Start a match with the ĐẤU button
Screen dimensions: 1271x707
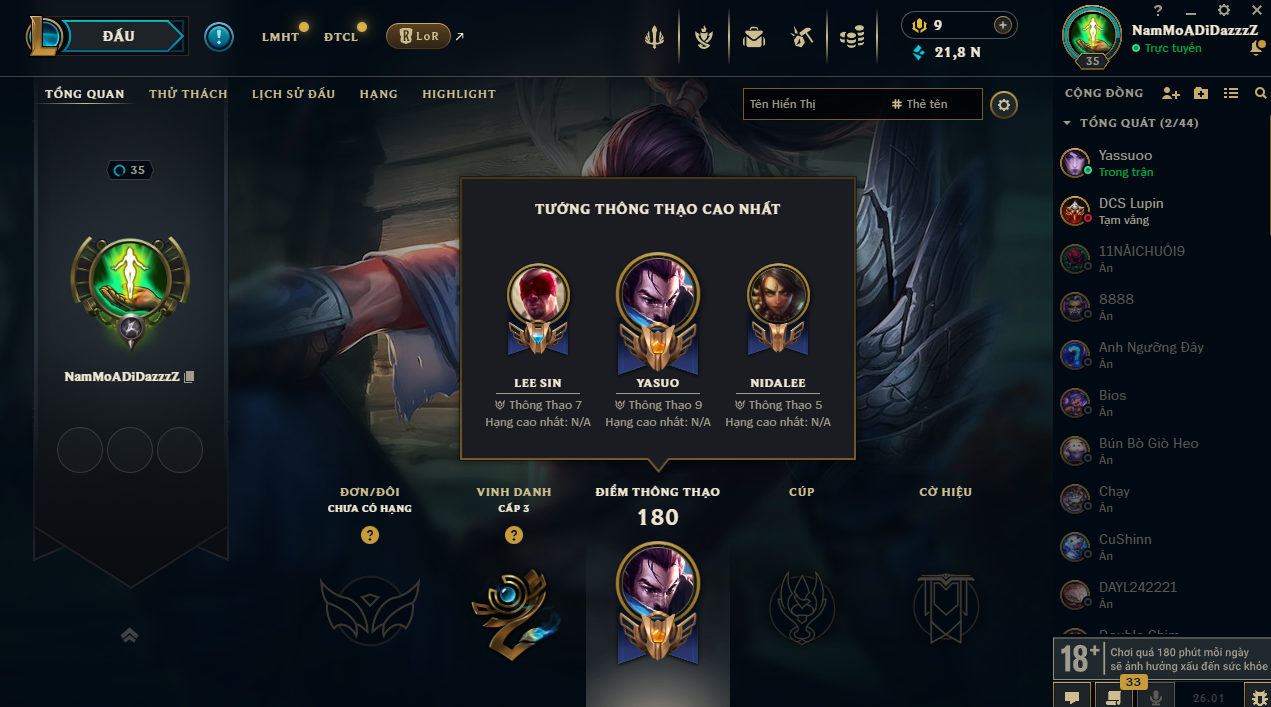pyautogui.click(x=118, y=36)
